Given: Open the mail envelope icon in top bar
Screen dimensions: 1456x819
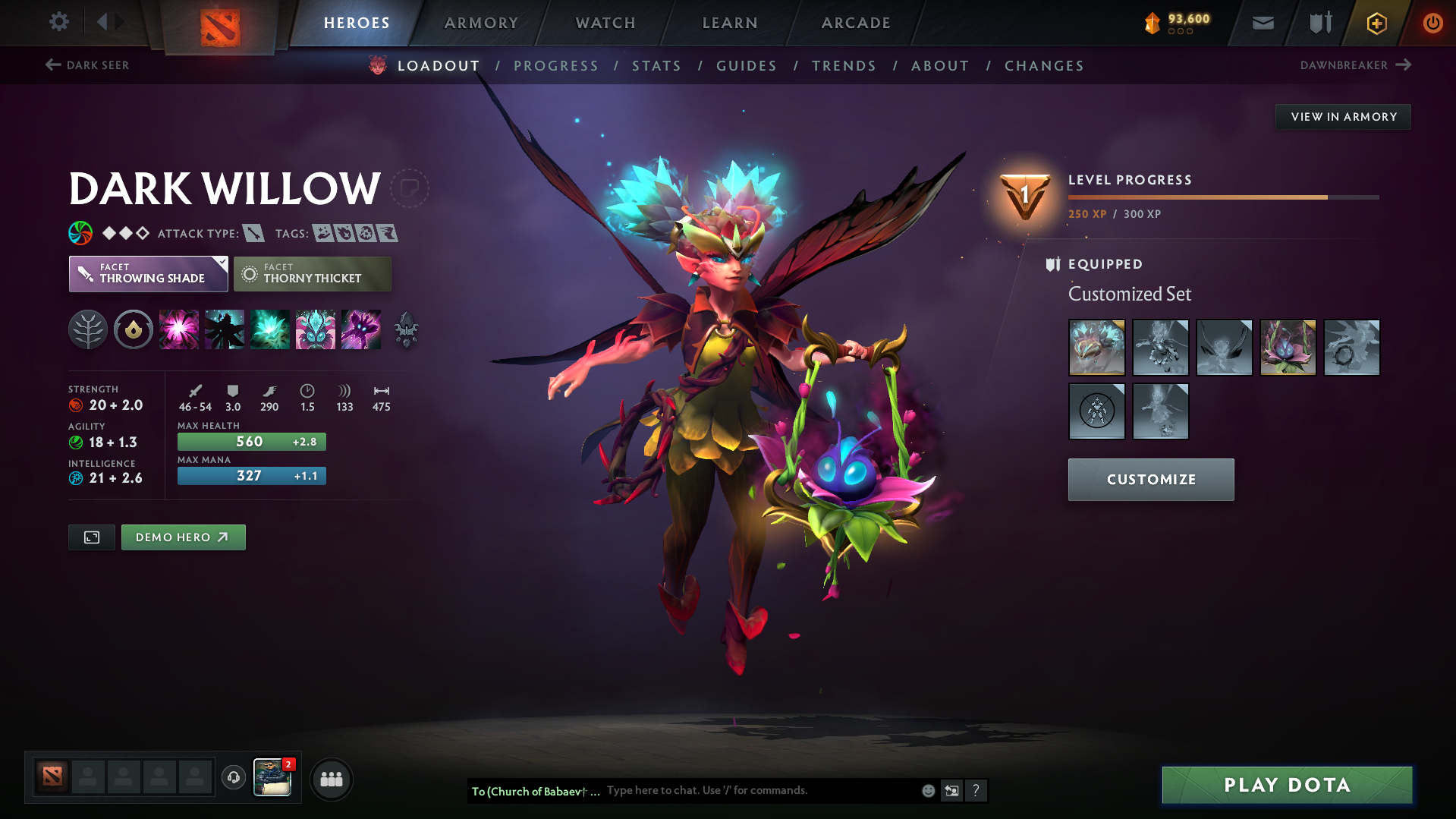Looking at the screenshot, I should pos(1262,23).
